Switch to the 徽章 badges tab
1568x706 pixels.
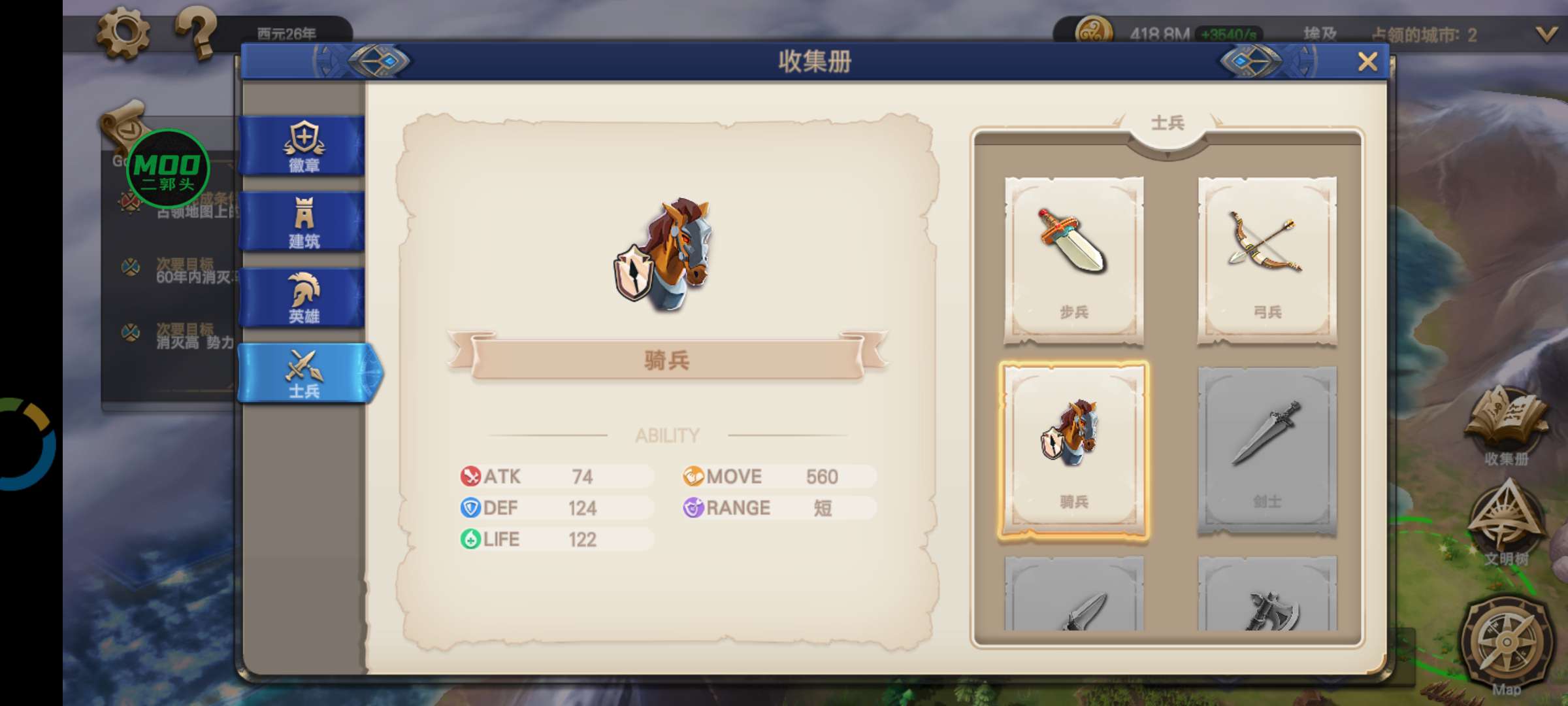point(304,146)
